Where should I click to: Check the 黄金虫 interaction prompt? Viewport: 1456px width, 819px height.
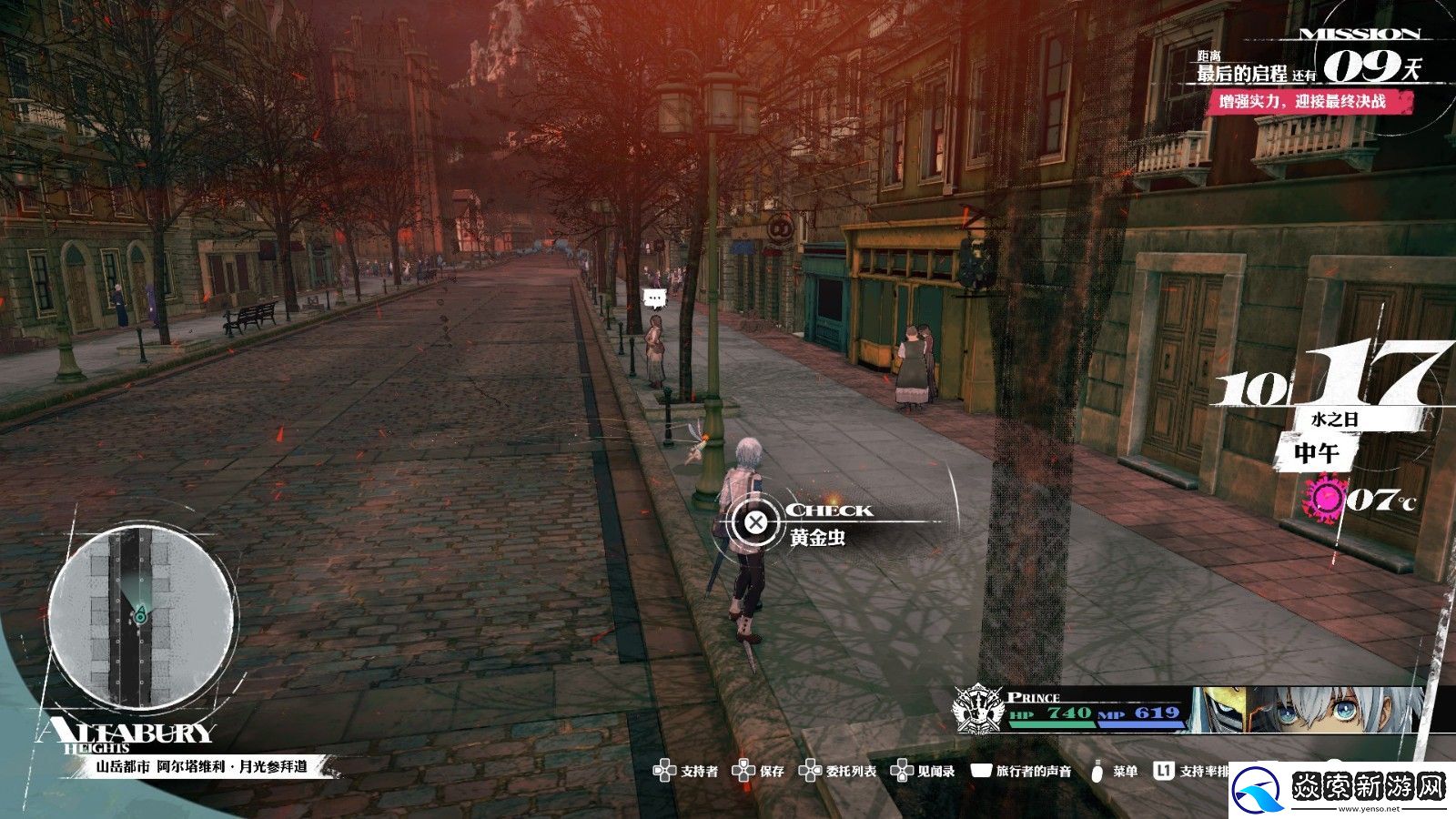755,522
